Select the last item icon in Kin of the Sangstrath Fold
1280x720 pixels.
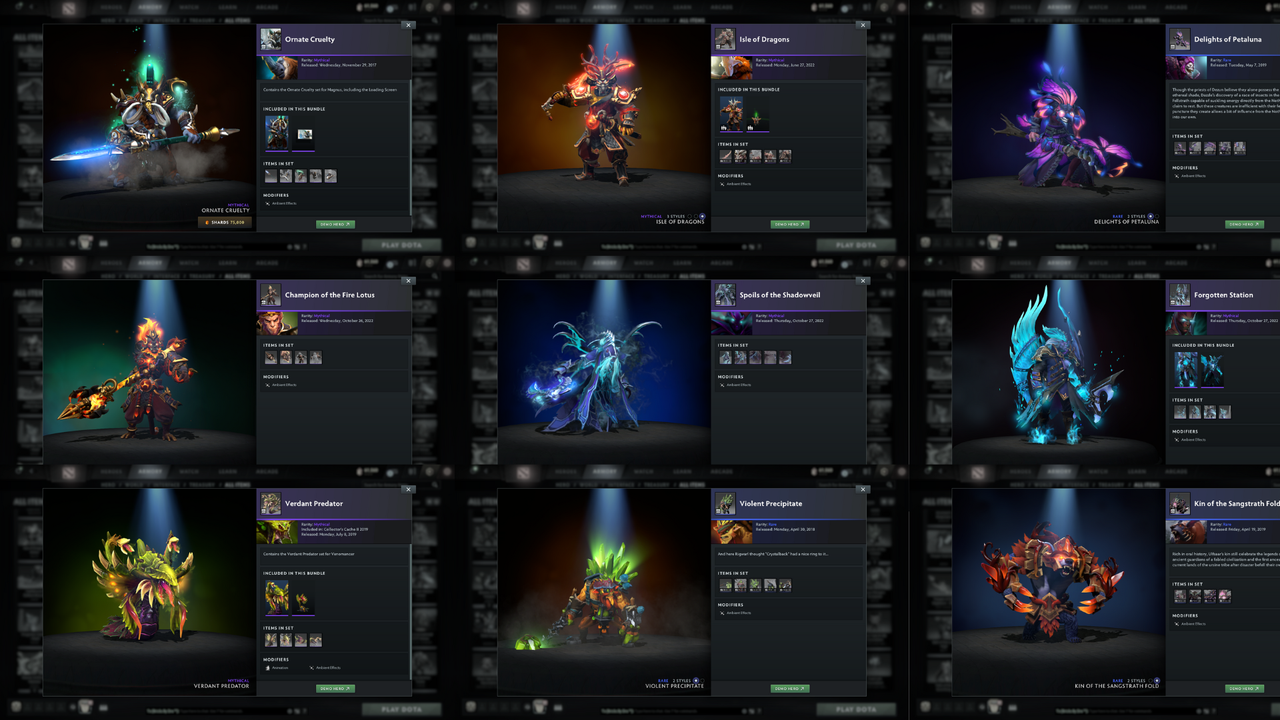click(x=1225, y=596)
